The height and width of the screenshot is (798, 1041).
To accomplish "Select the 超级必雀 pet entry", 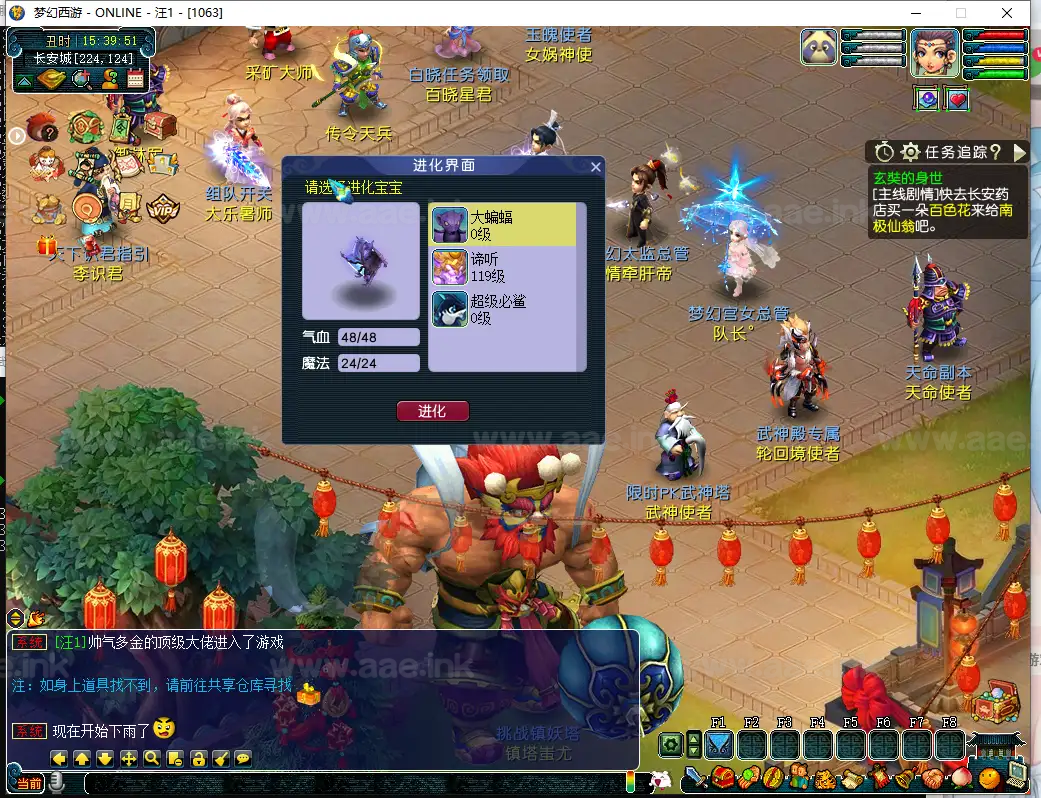I will (x=504, y=309).
